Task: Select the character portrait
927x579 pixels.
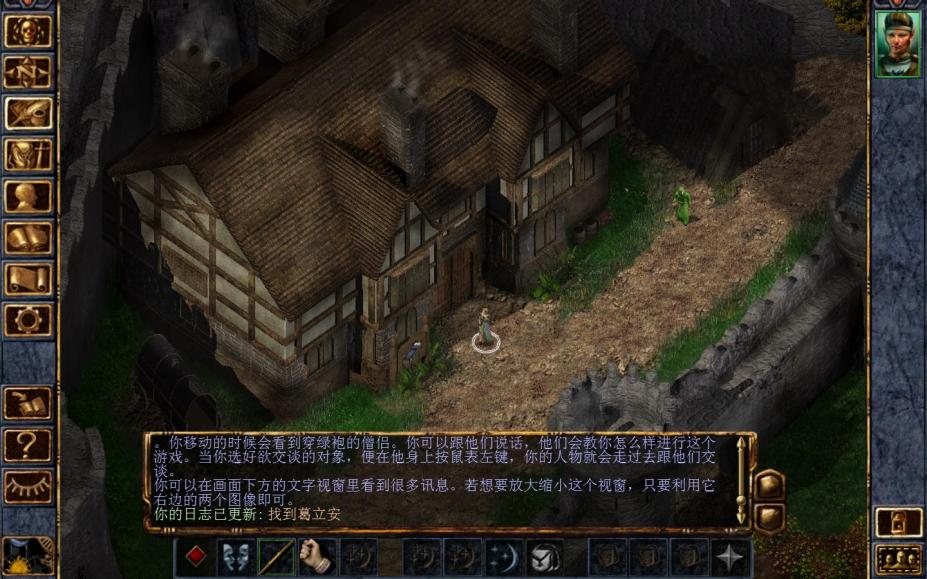Action: click(x=898, y=44)
